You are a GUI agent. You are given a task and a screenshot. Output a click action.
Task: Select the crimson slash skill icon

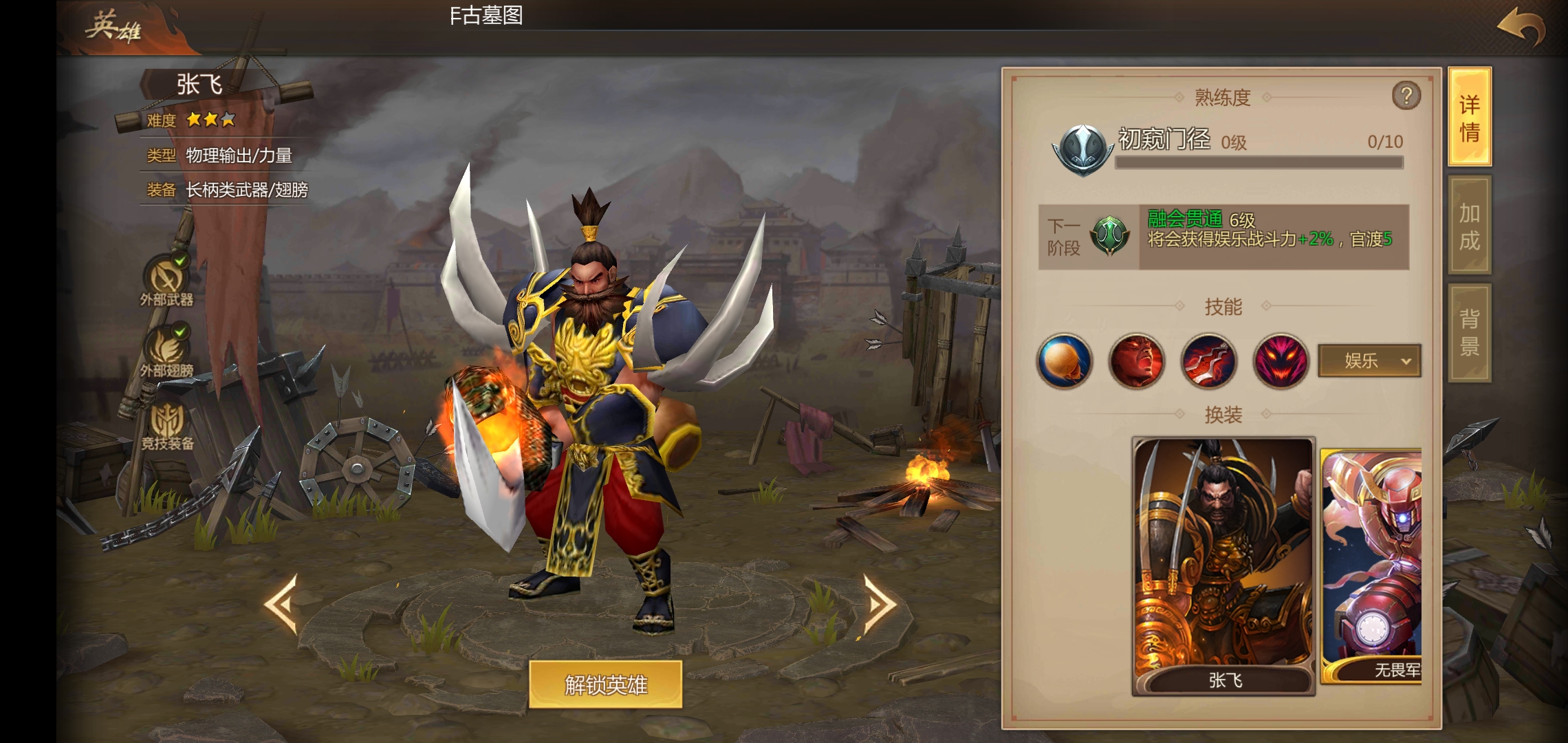1207,361
